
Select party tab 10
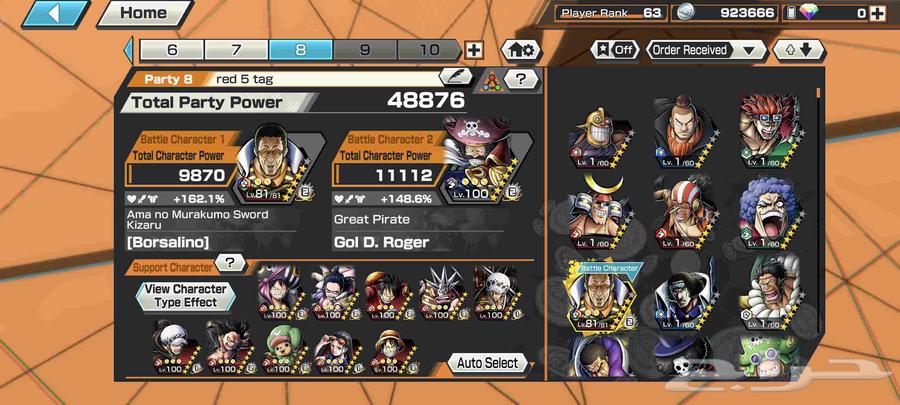point(428,50)
